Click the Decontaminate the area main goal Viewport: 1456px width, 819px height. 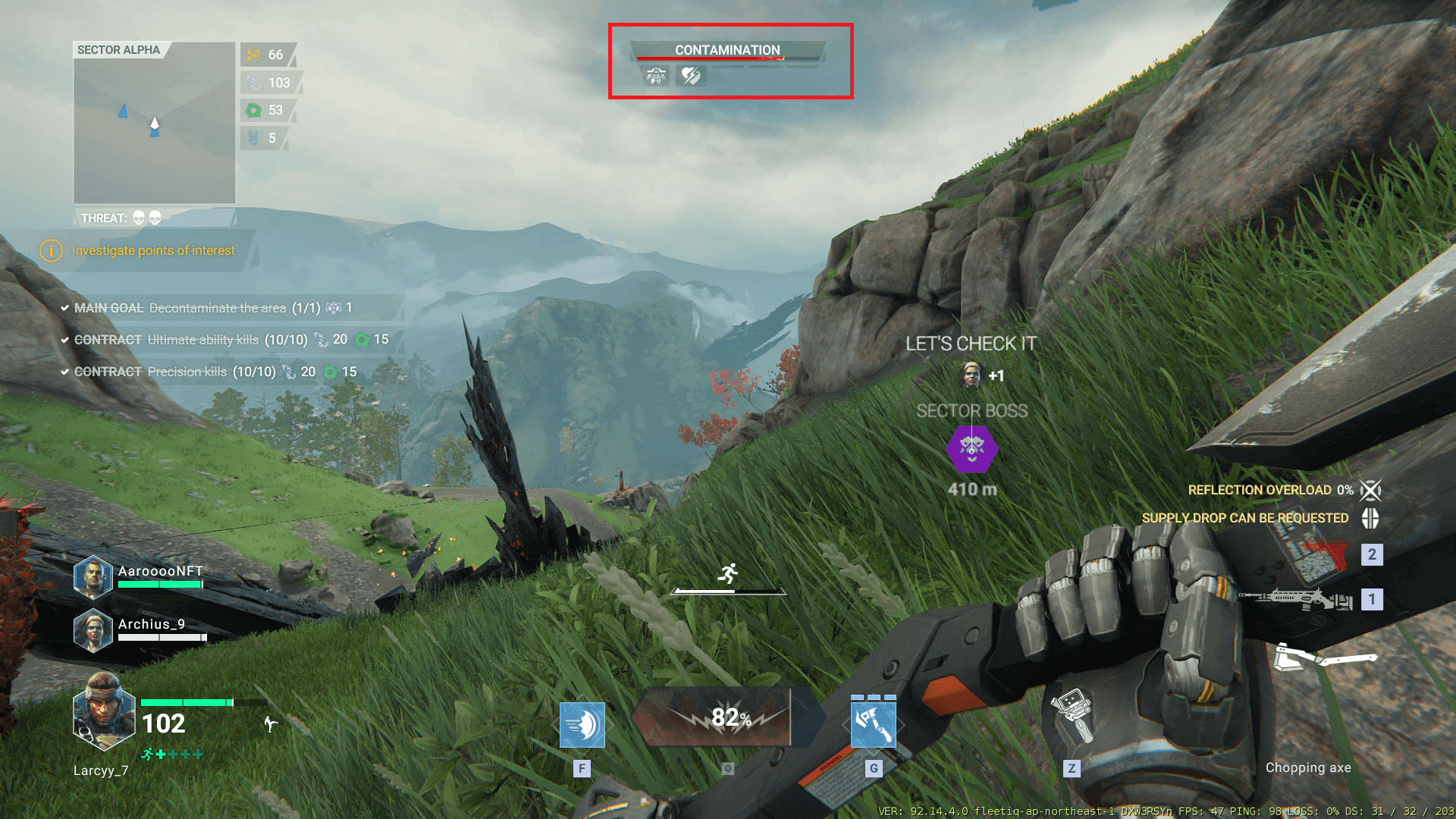pyautogui.click(x=217, y=308)
